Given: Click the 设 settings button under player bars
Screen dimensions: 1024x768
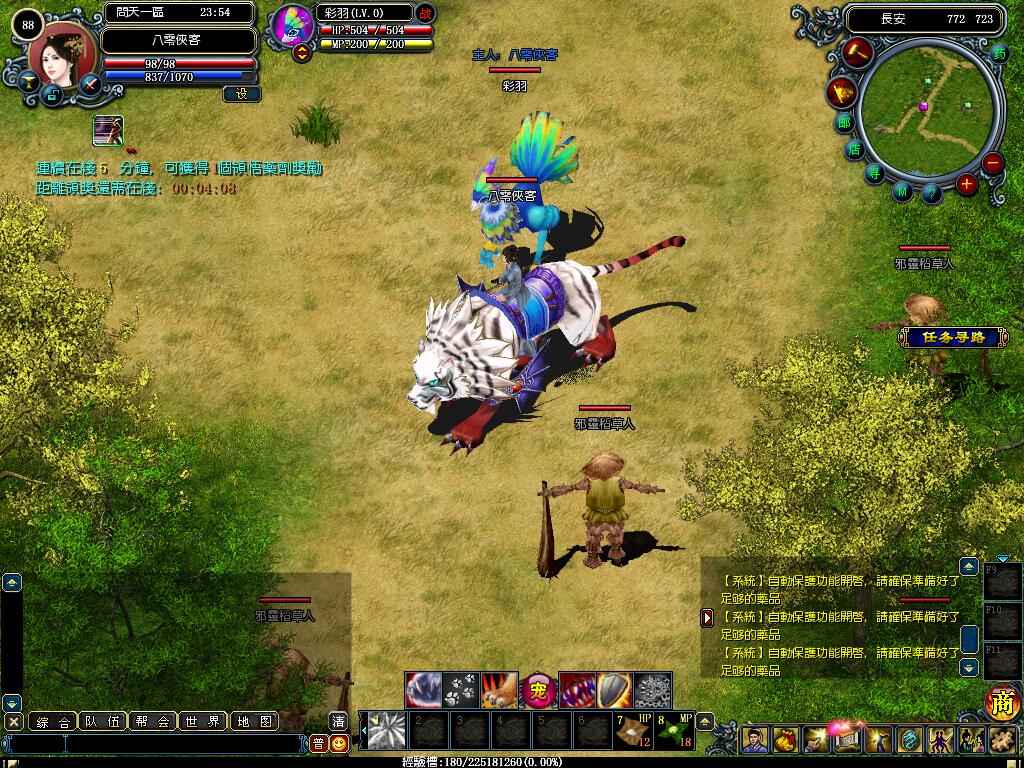Looking at the screenshot, I should tap(242, 94).
